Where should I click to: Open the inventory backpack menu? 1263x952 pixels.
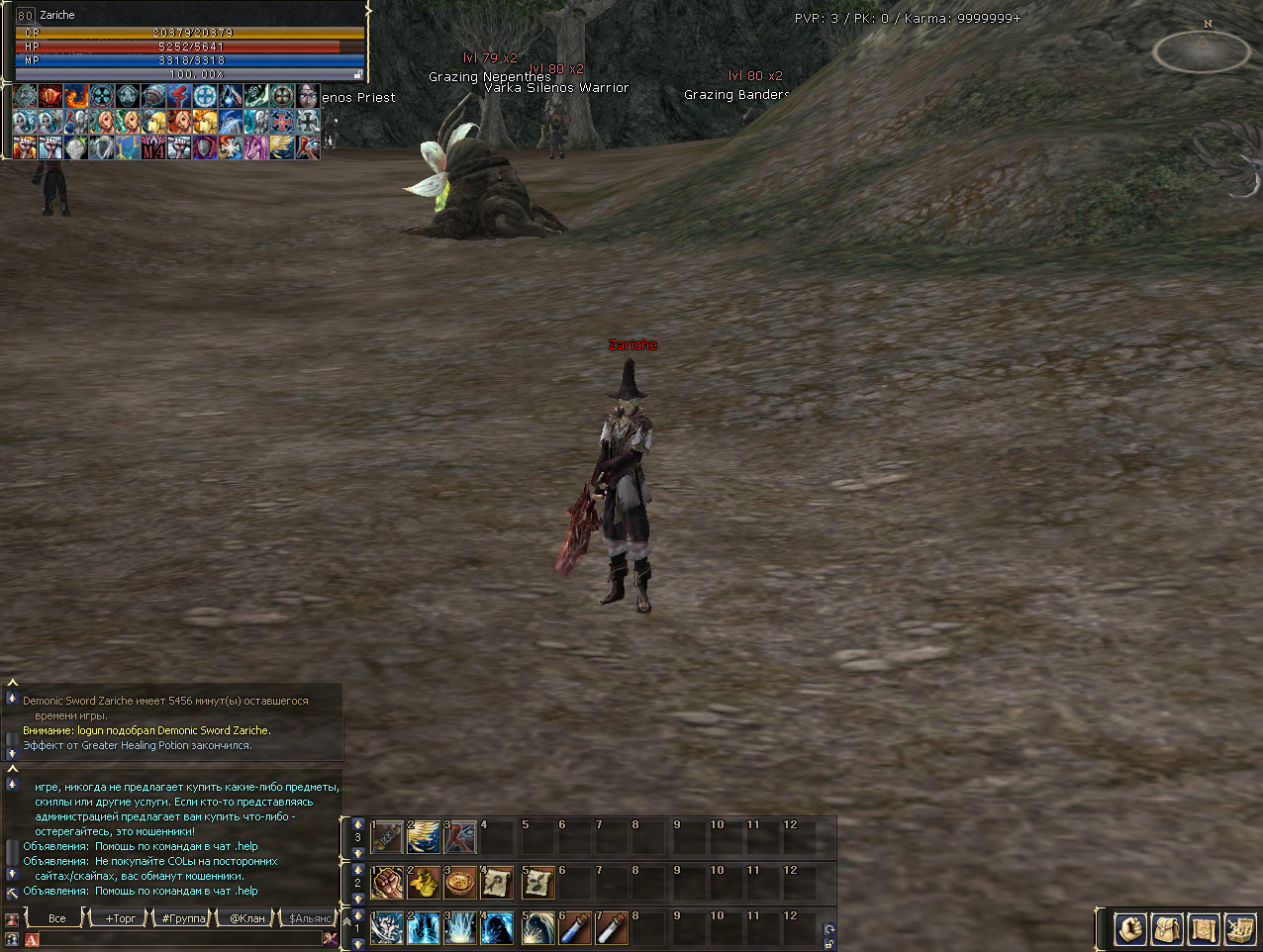coord(1167,929)
